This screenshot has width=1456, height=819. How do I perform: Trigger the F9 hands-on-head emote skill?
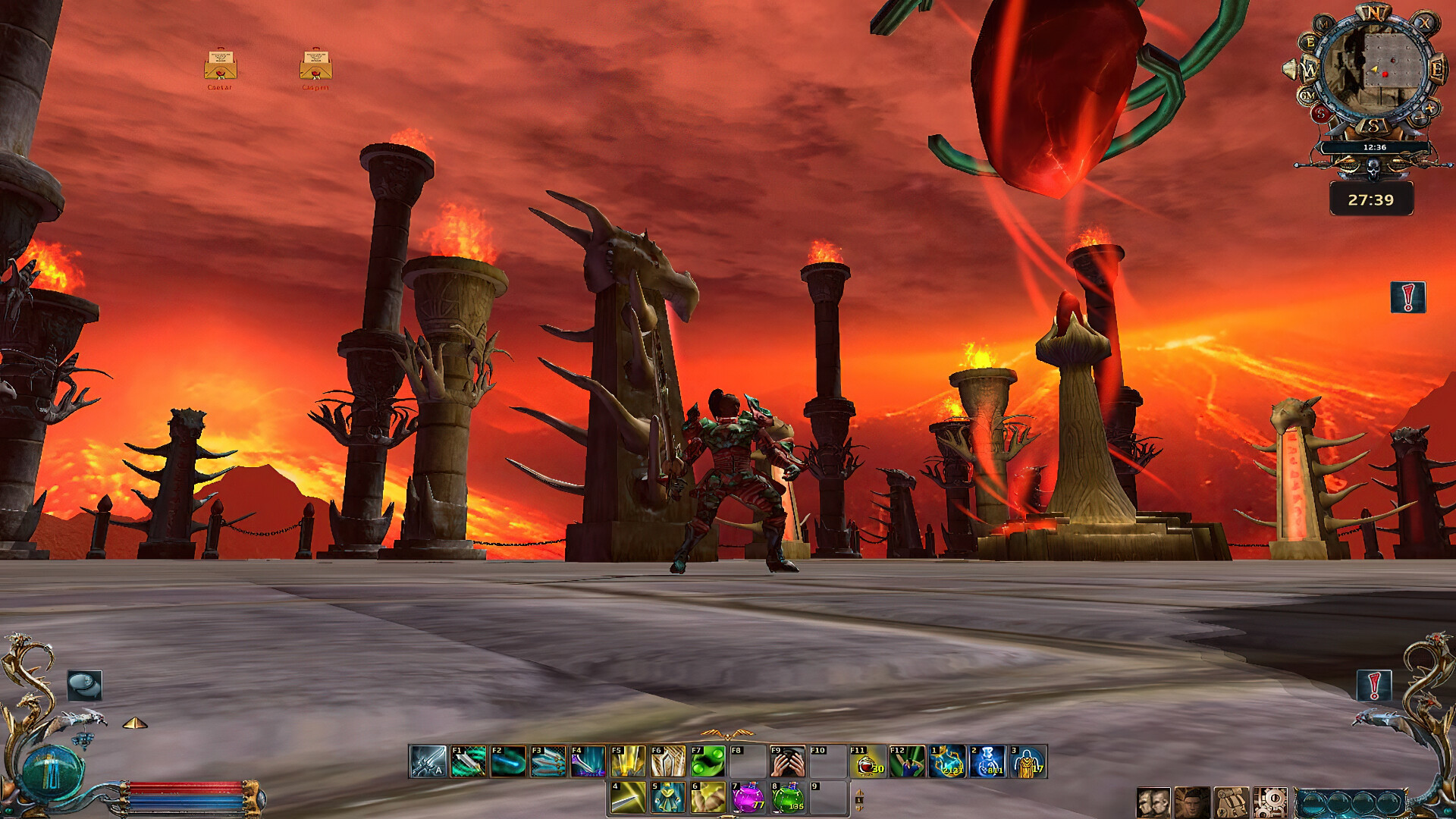(787, 761)
